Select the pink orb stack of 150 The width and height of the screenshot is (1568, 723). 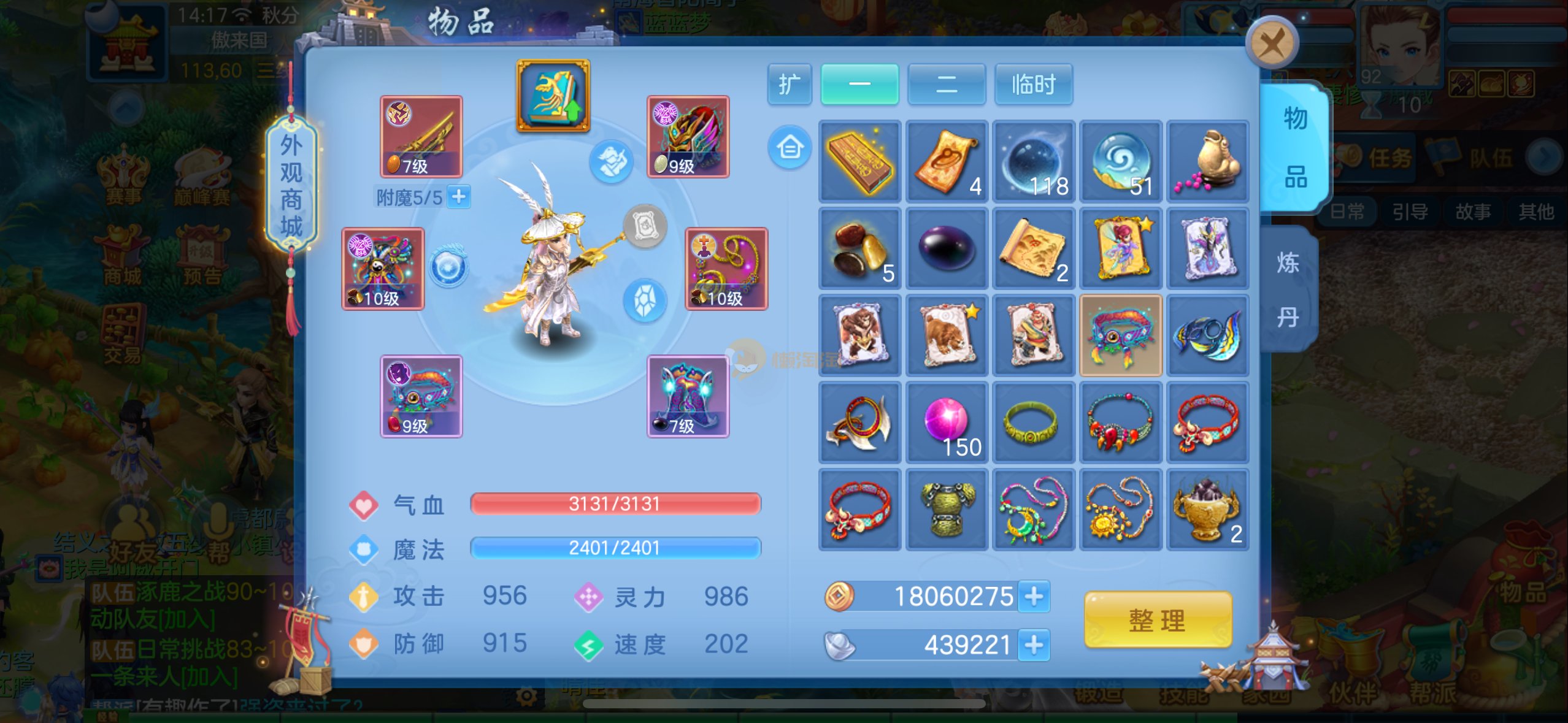pyautogui.click(x=947, y=422)
